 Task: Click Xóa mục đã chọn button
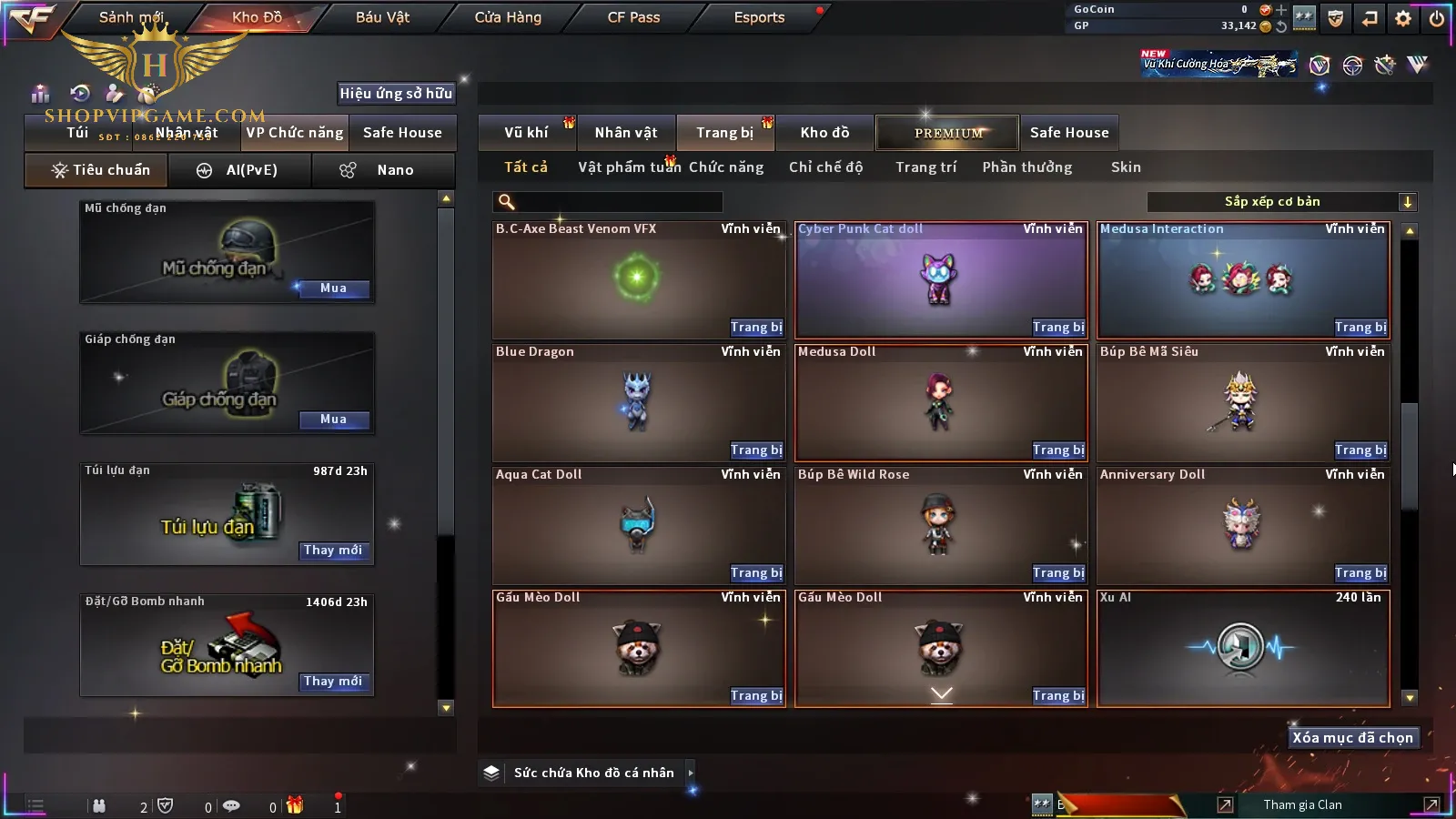(1352, 738)
